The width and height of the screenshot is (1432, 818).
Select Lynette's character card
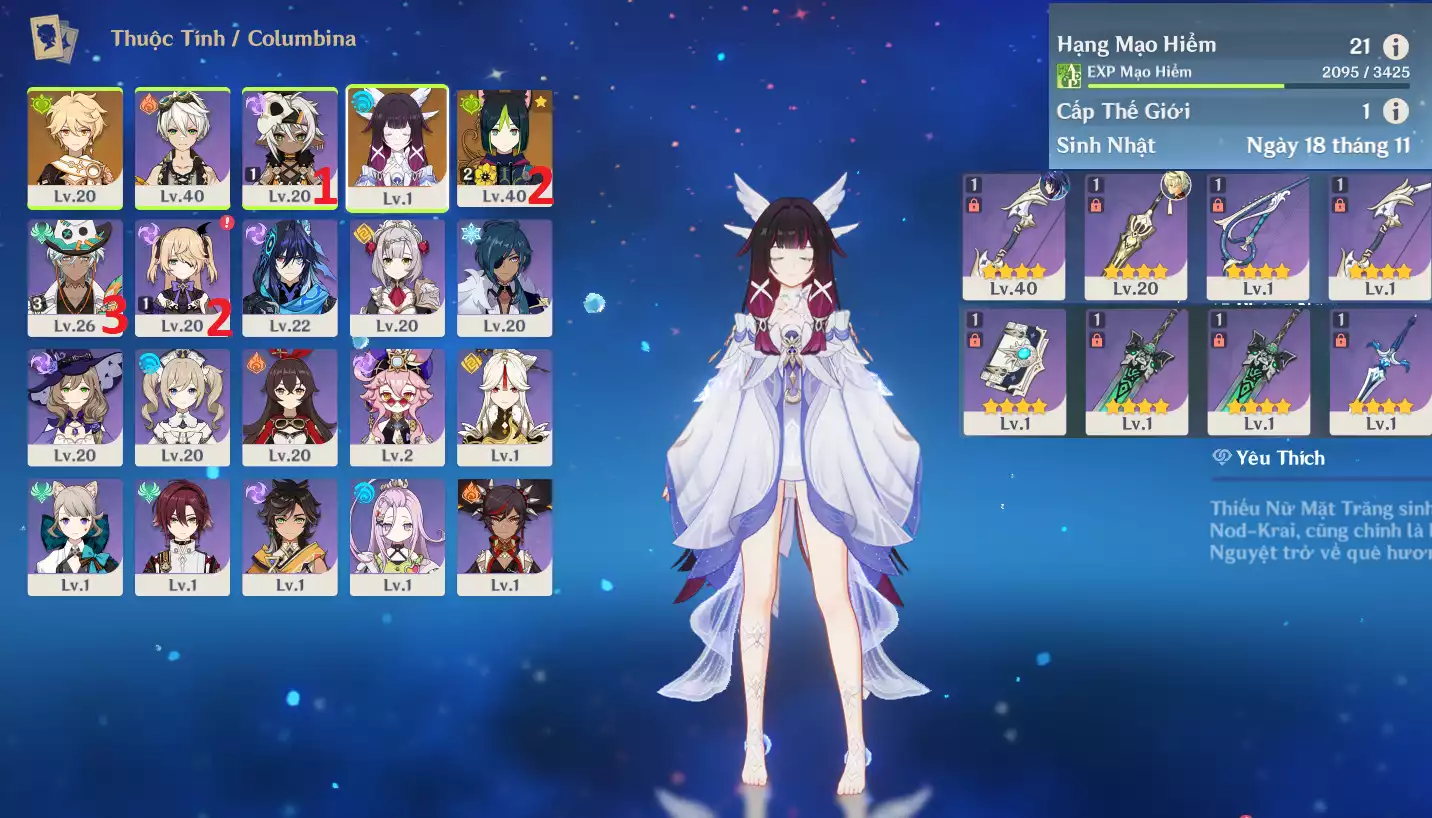(75, 537)
